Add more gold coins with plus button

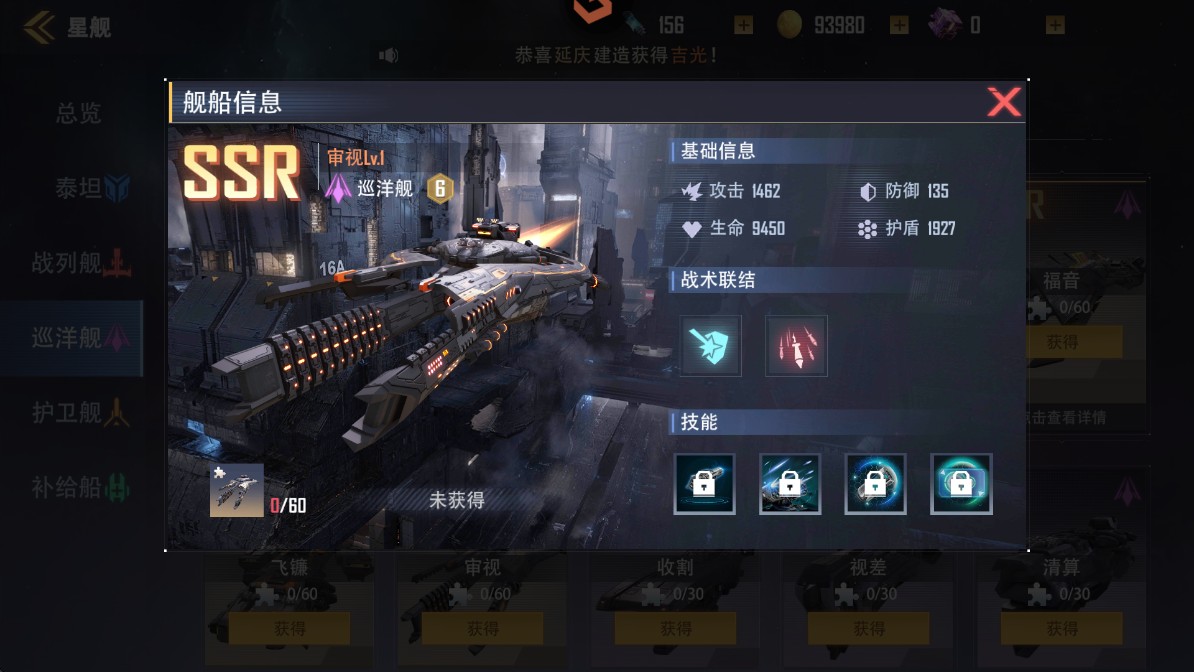pyautogui.click(x=899, y=25)
